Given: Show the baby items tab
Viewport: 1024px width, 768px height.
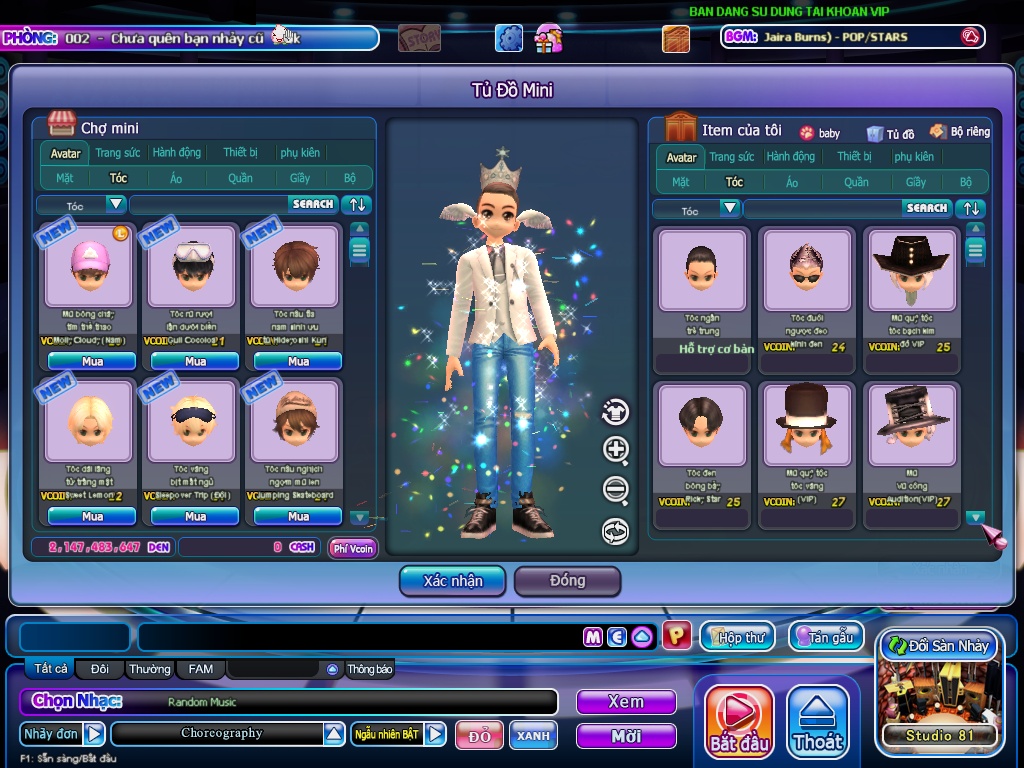Looking at the screenshot, I should click(820, 133).
